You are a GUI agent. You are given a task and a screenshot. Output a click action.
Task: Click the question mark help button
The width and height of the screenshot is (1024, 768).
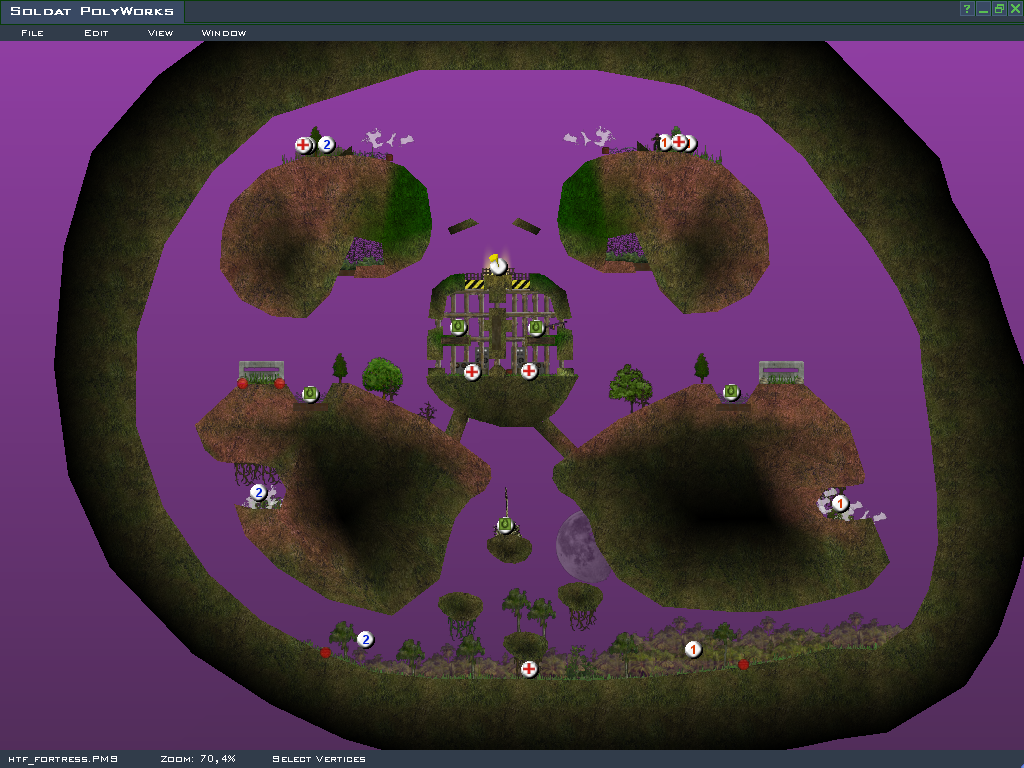click(x=967, y=9)
